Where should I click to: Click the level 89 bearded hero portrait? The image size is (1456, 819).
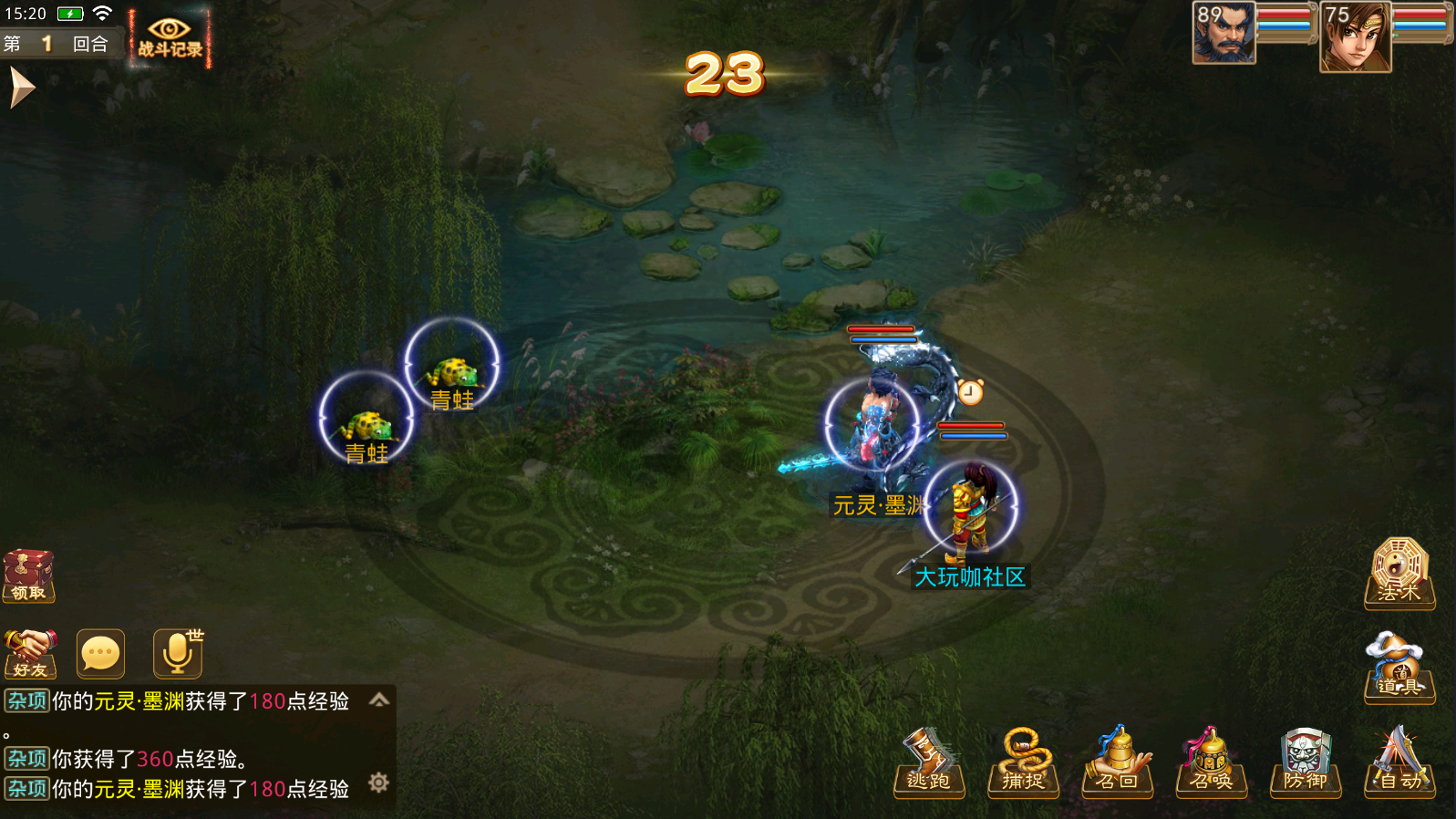point(1224,34)
